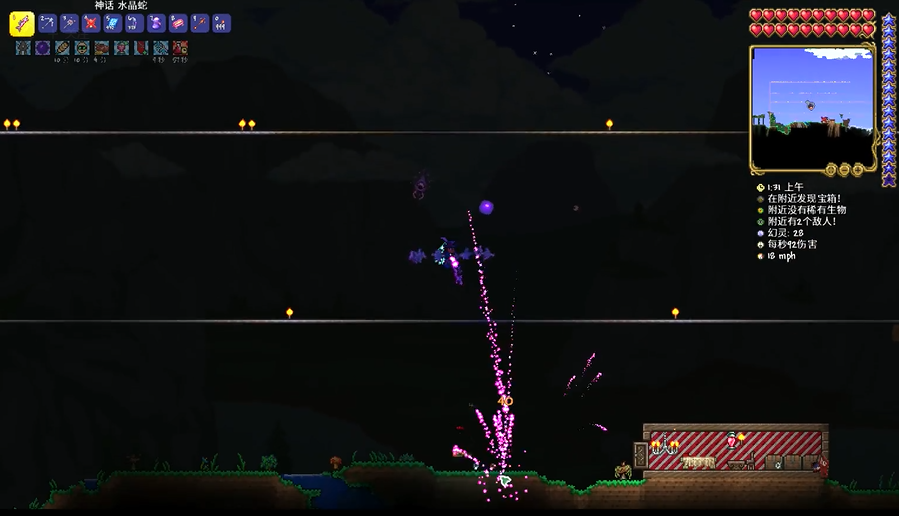The image size is (899, 516).
Task: Select the Crystal Serpent hotbar slot
Action: point(22,24)
